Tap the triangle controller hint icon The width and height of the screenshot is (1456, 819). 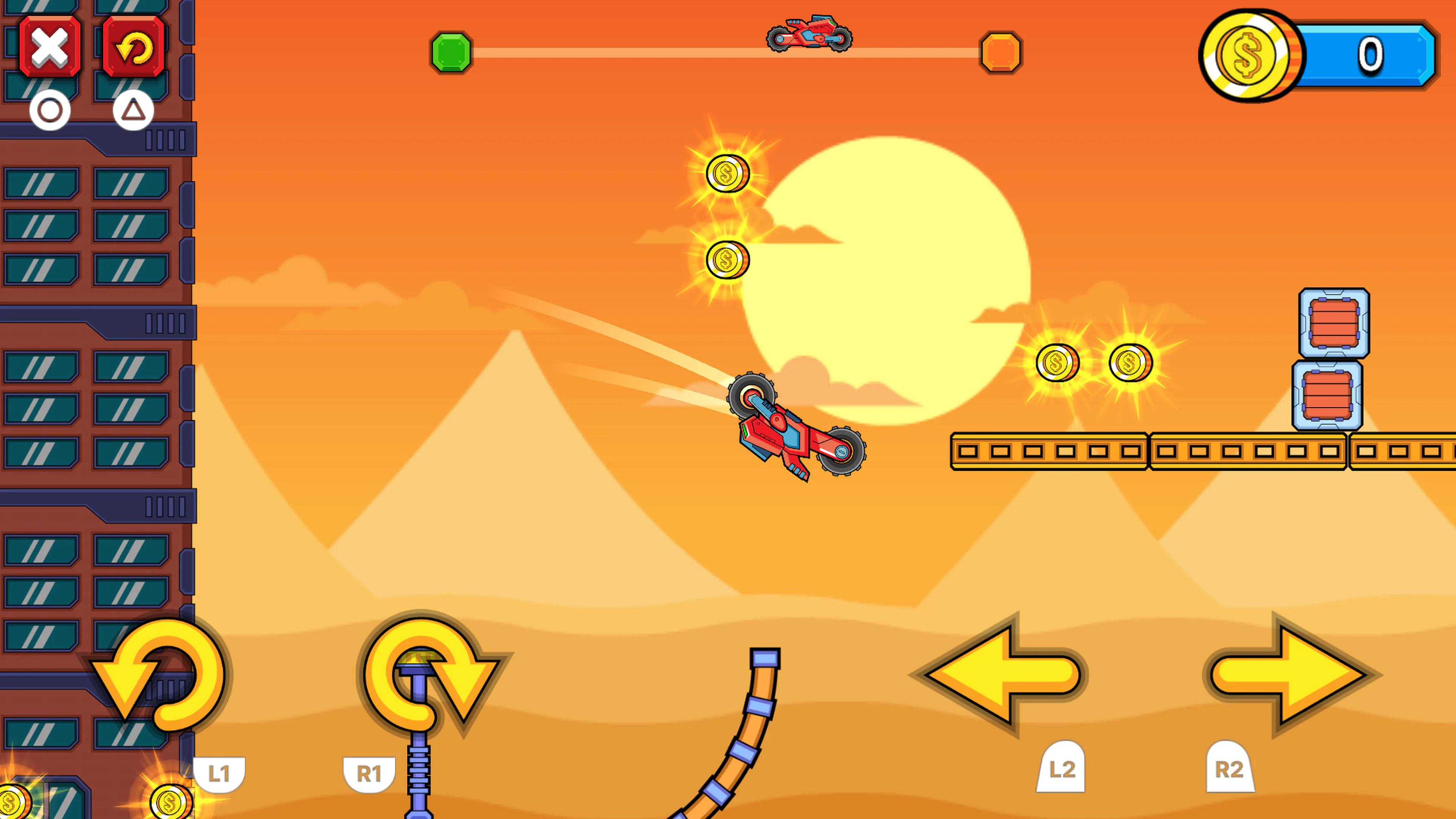click(133, 109)
